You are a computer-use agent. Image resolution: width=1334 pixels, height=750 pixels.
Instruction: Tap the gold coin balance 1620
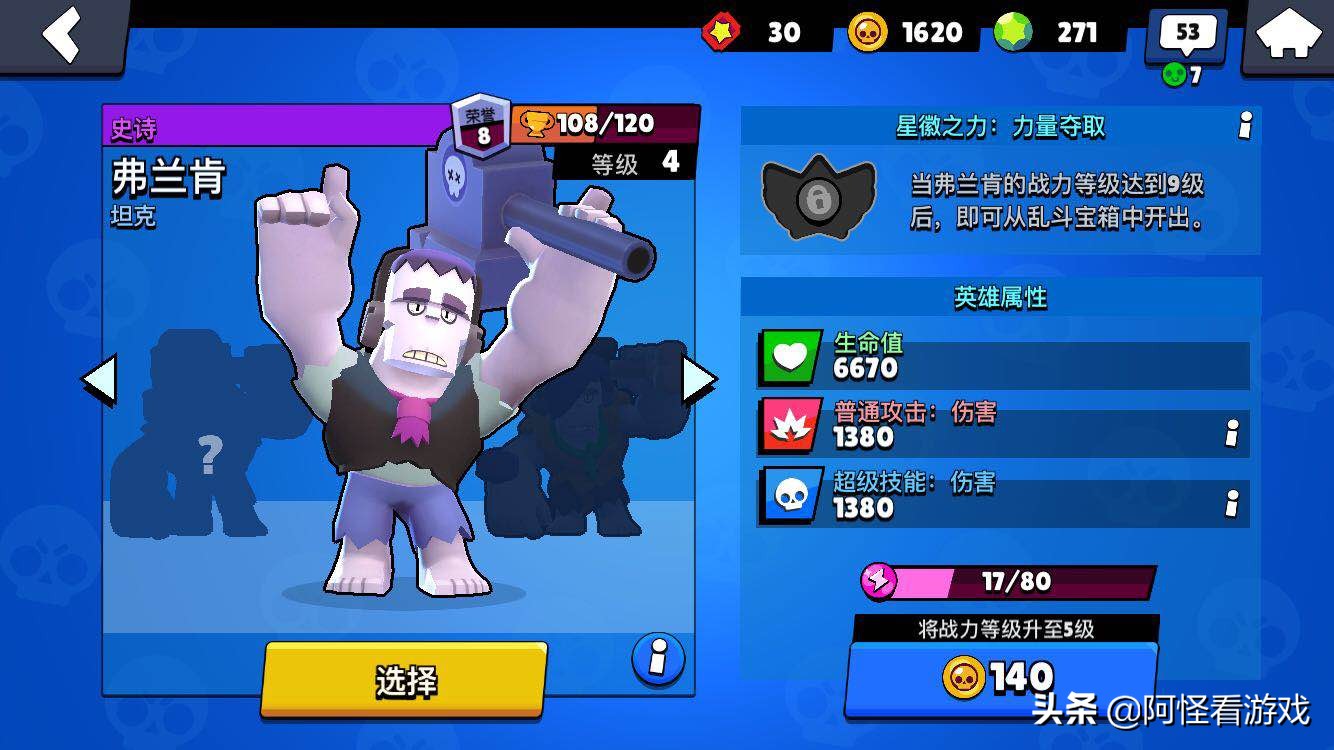pos(905,33)
